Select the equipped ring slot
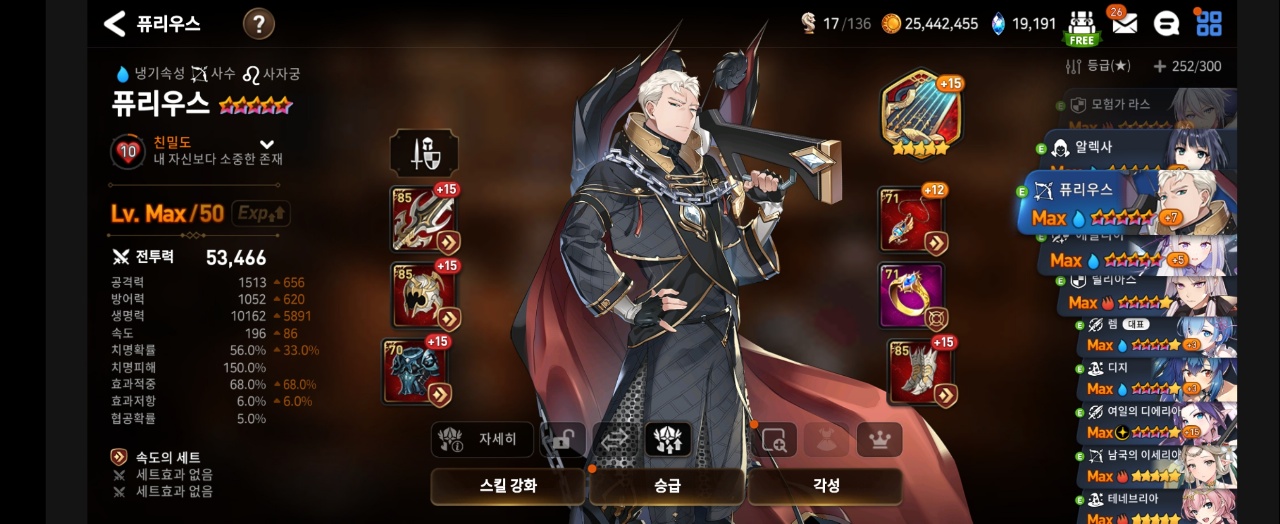Image resolution: width=1280 pixels, height=524 pixels. coord(911,296)
